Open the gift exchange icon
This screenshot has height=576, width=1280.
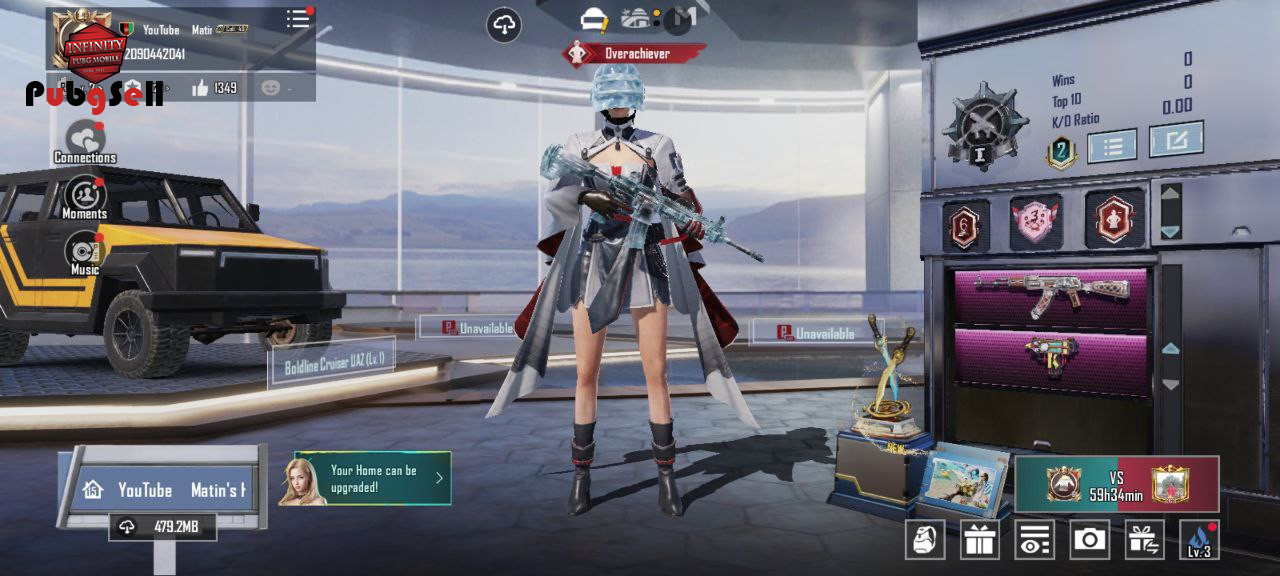tap(1144, 540)
